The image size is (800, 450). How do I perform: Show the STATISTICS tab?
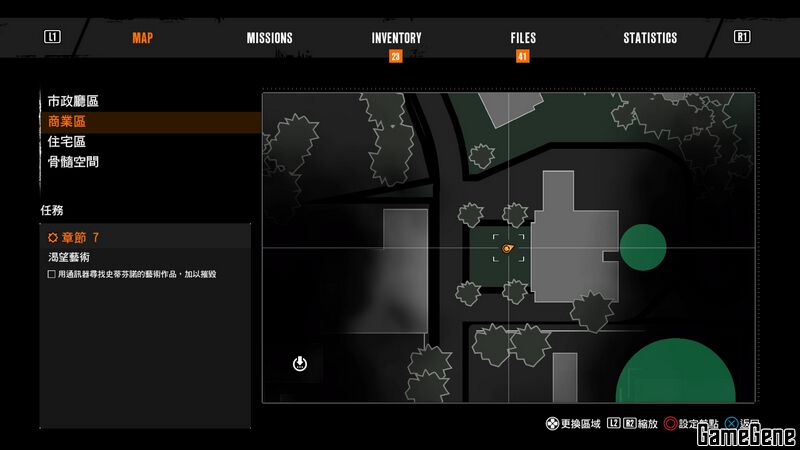coord(650,38)
